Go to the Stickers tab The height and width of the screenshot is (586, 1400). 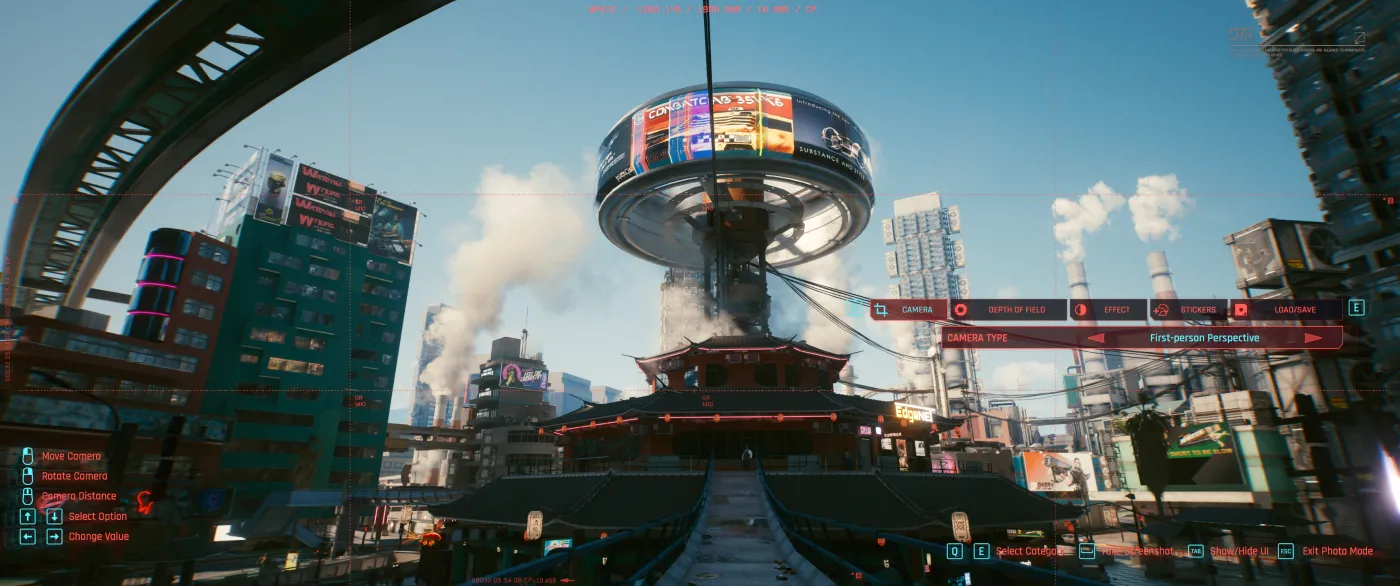click(x=1188, y=310)
